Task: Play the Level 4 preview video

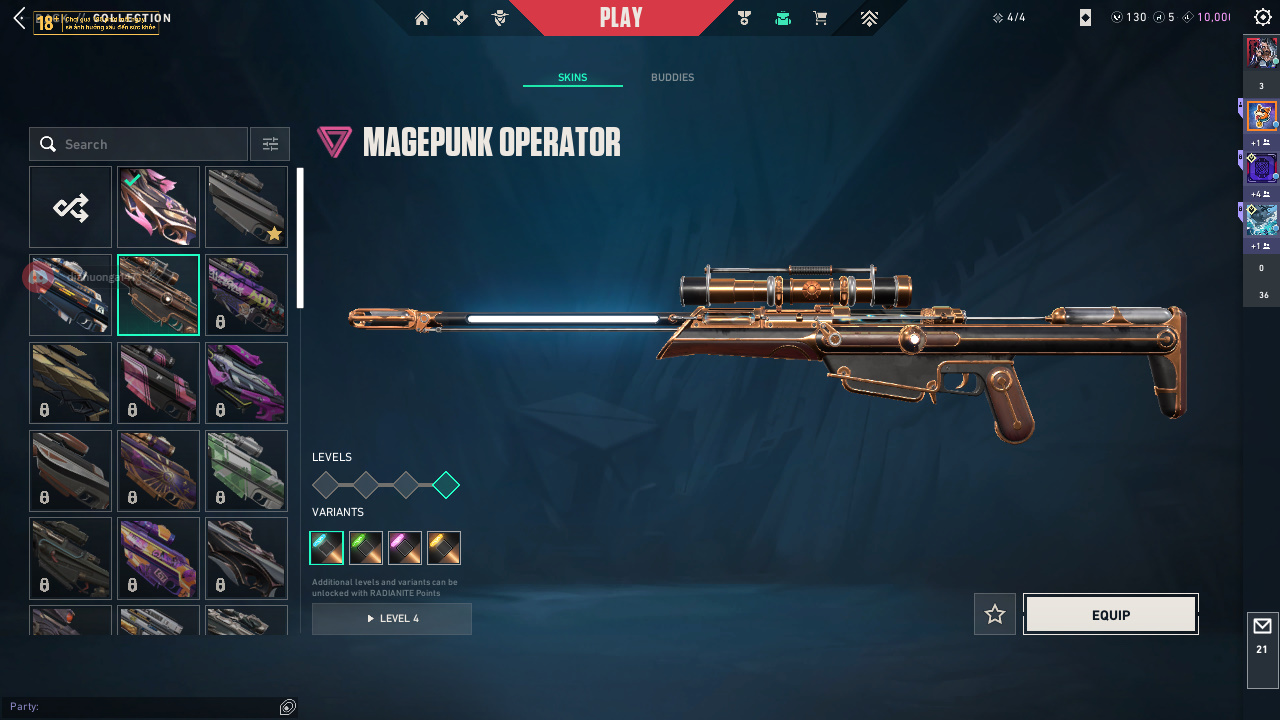Action: tap(392, 619)
